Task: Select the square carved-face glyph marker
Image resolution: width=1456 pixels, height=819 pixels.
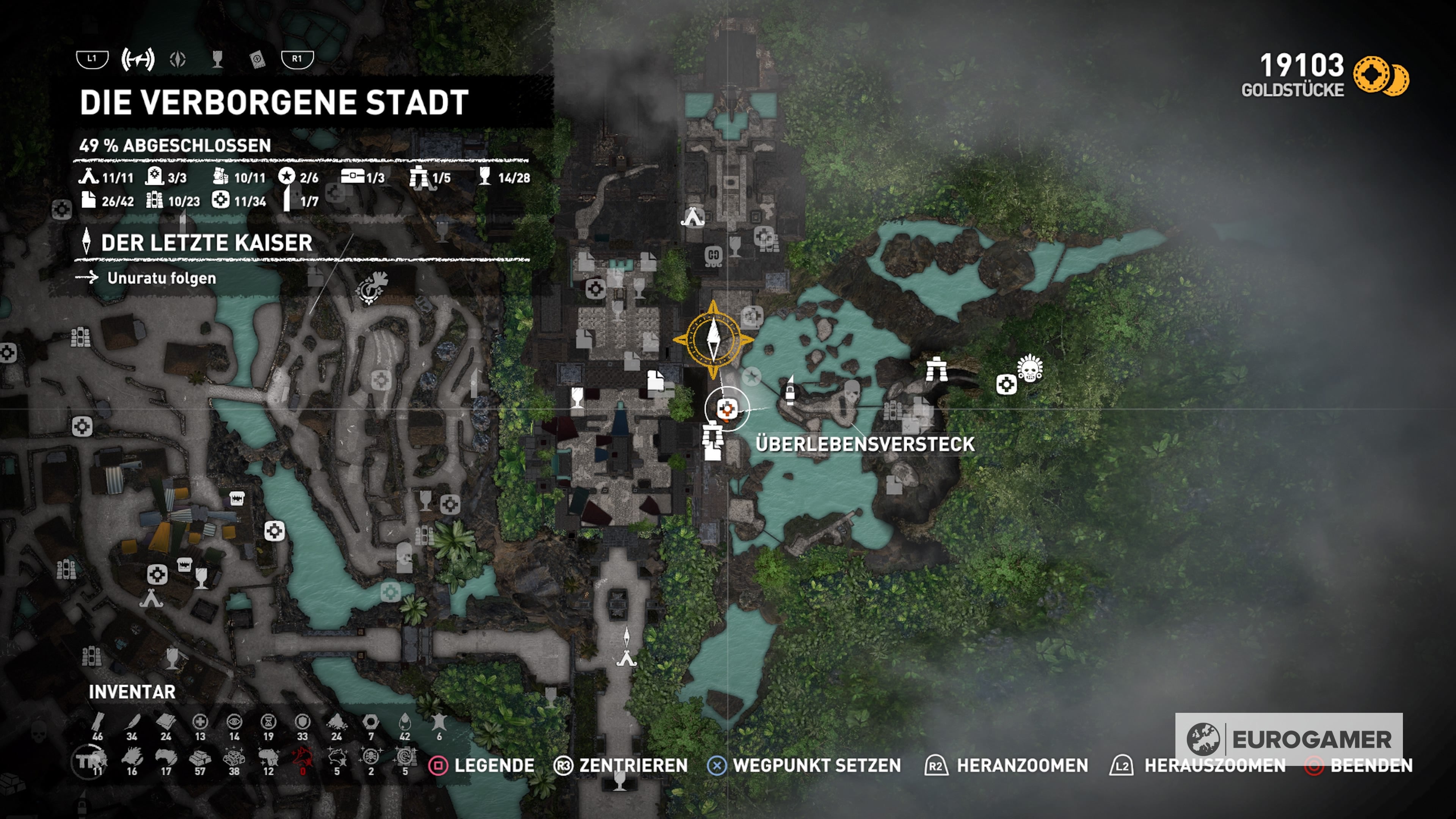Action: click(713, 256)
